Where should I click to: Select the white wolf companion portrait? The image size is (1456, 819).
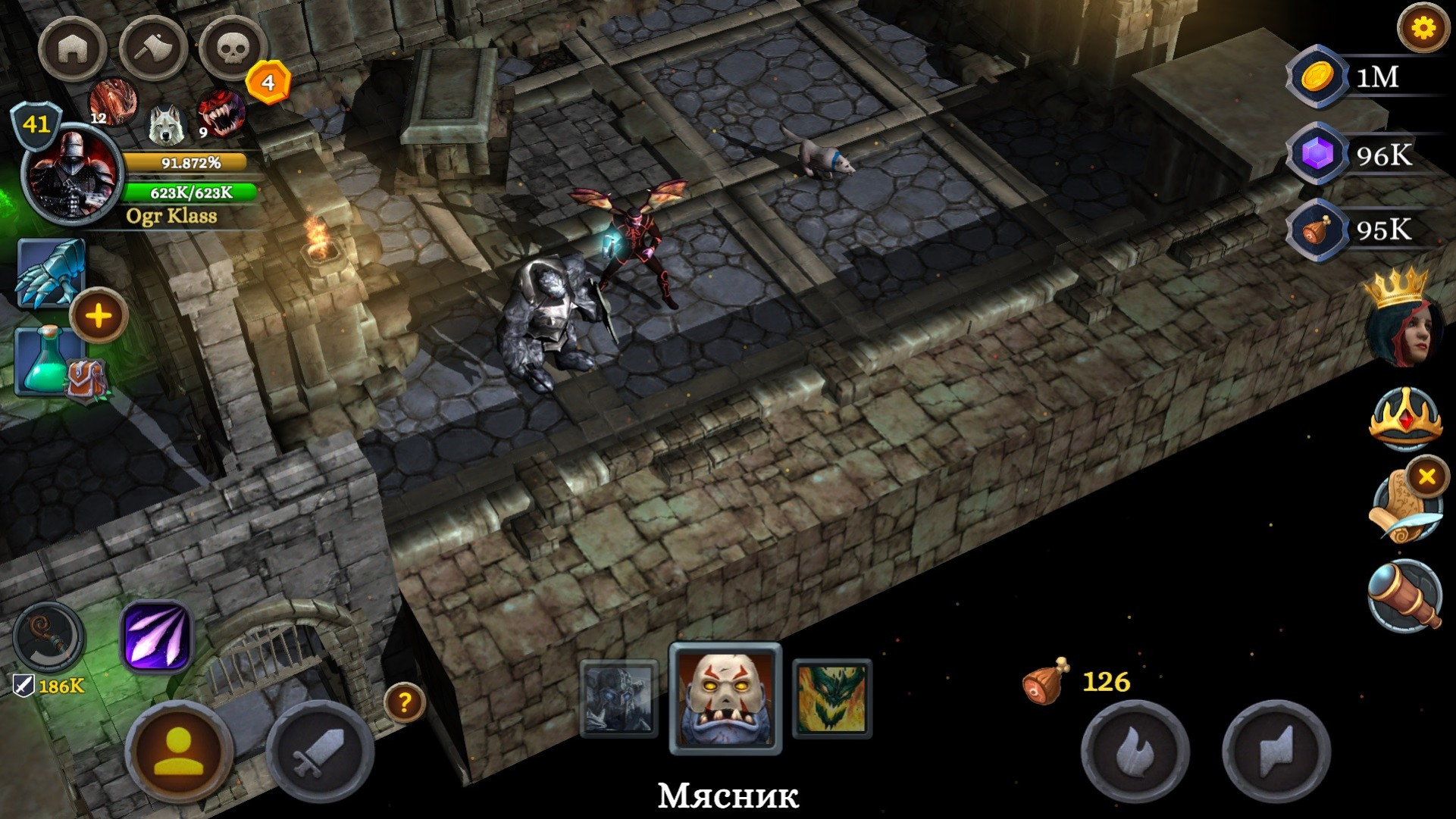[166, 125]
